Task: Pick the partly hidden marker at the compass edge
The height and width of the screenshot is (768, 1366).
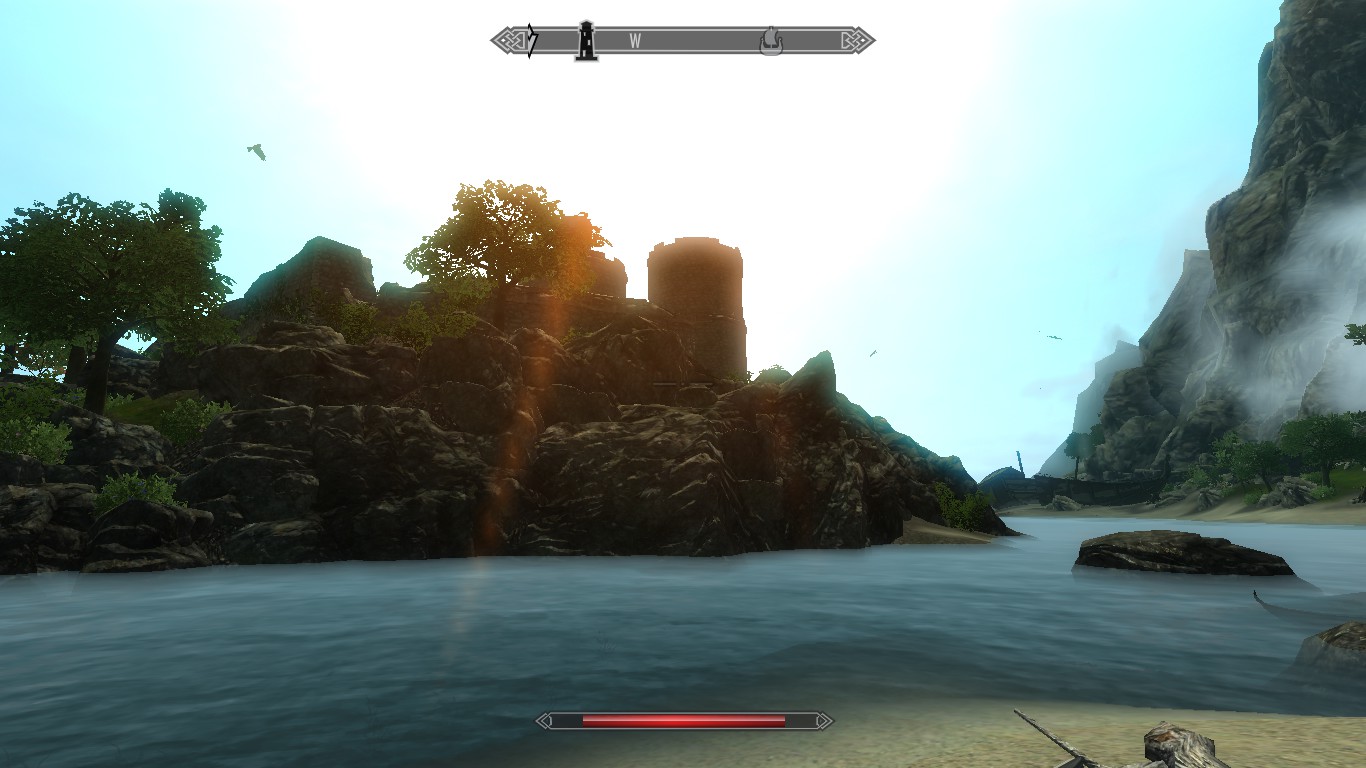Action: tap(532, 41)
